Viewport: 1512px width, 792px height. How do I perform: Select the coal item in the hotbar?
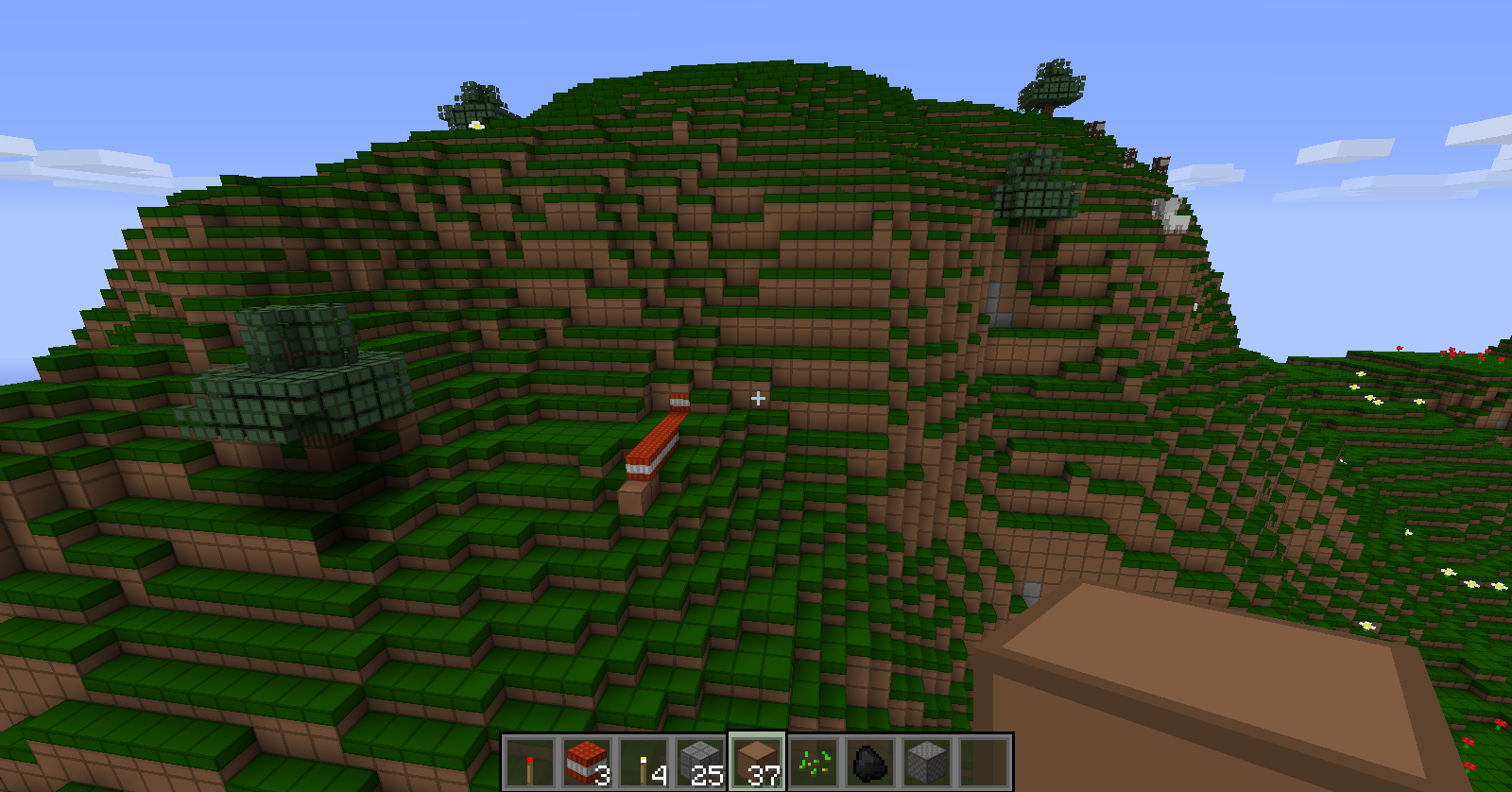pyautogui.click(x=870, y=763)
